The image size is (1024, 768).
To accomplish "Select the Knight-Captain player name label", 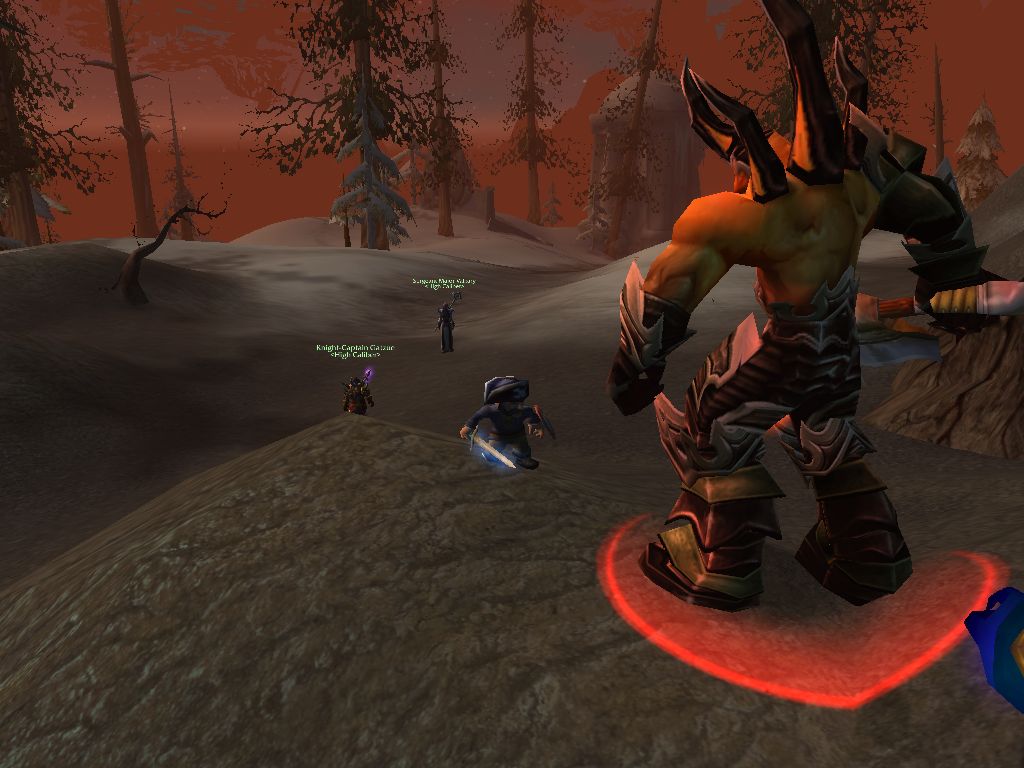I will click(355, 348).
